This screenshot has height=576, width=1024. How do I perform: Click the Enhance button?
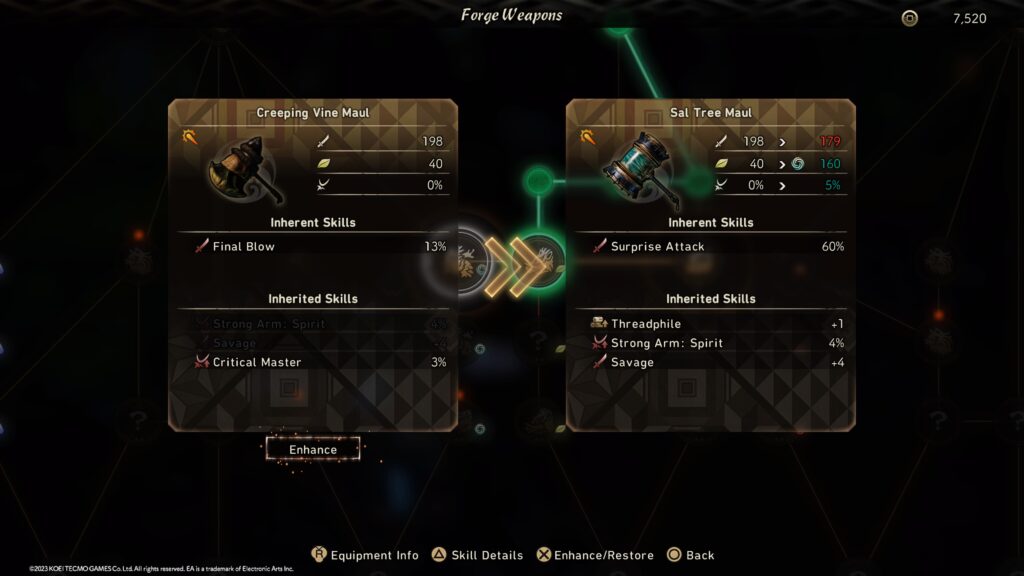313,449
